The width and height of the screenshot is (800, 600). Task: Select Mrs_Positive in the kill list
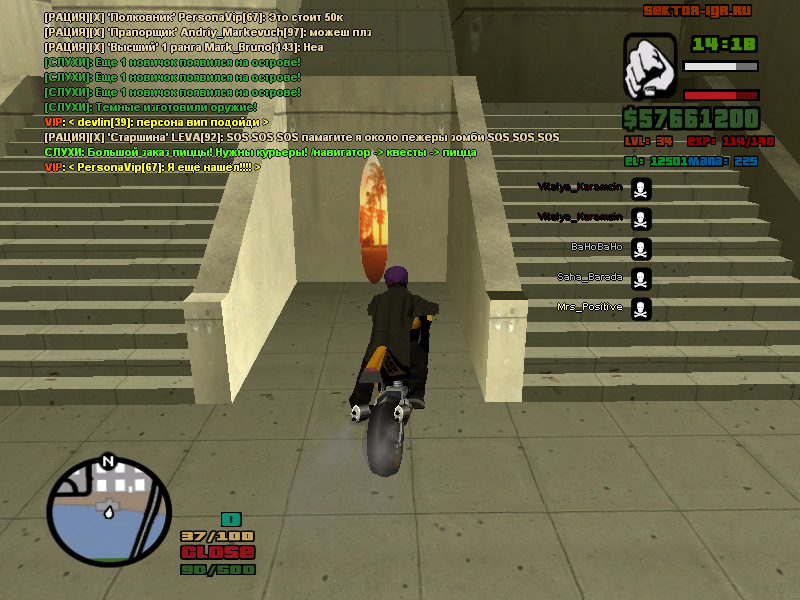click(x=589, y=307)
